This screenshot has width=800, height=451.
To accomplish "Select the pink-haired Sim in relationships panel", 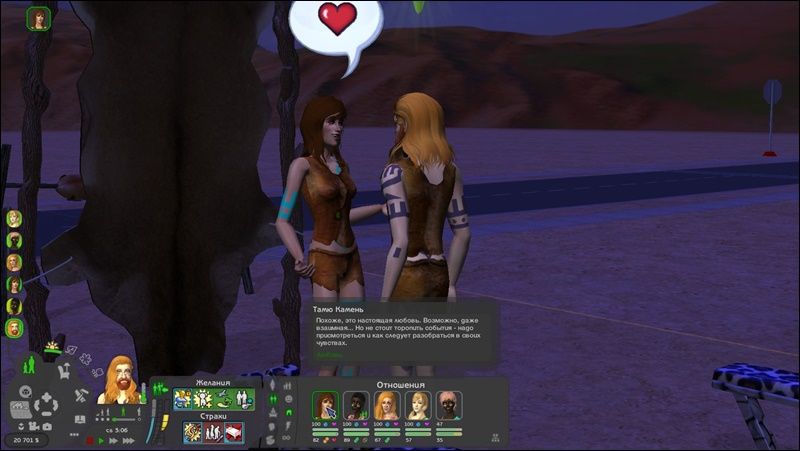I will 447,405.
